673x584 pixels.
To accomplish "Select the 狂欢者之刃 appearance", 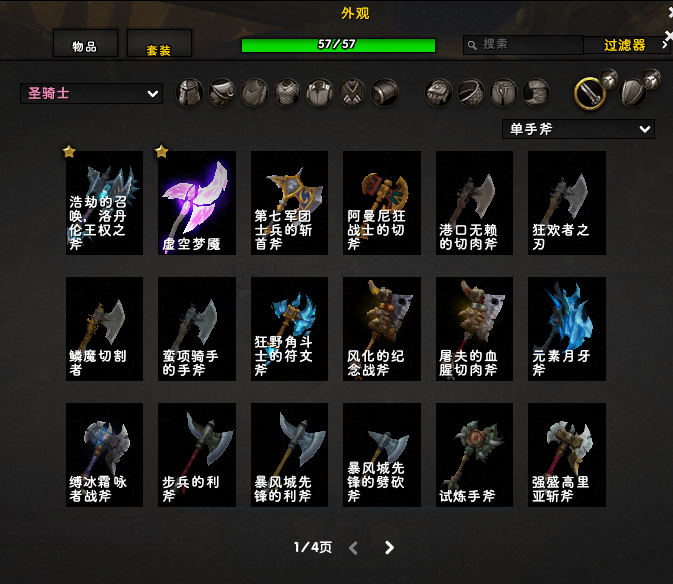I will pos(567,203).
